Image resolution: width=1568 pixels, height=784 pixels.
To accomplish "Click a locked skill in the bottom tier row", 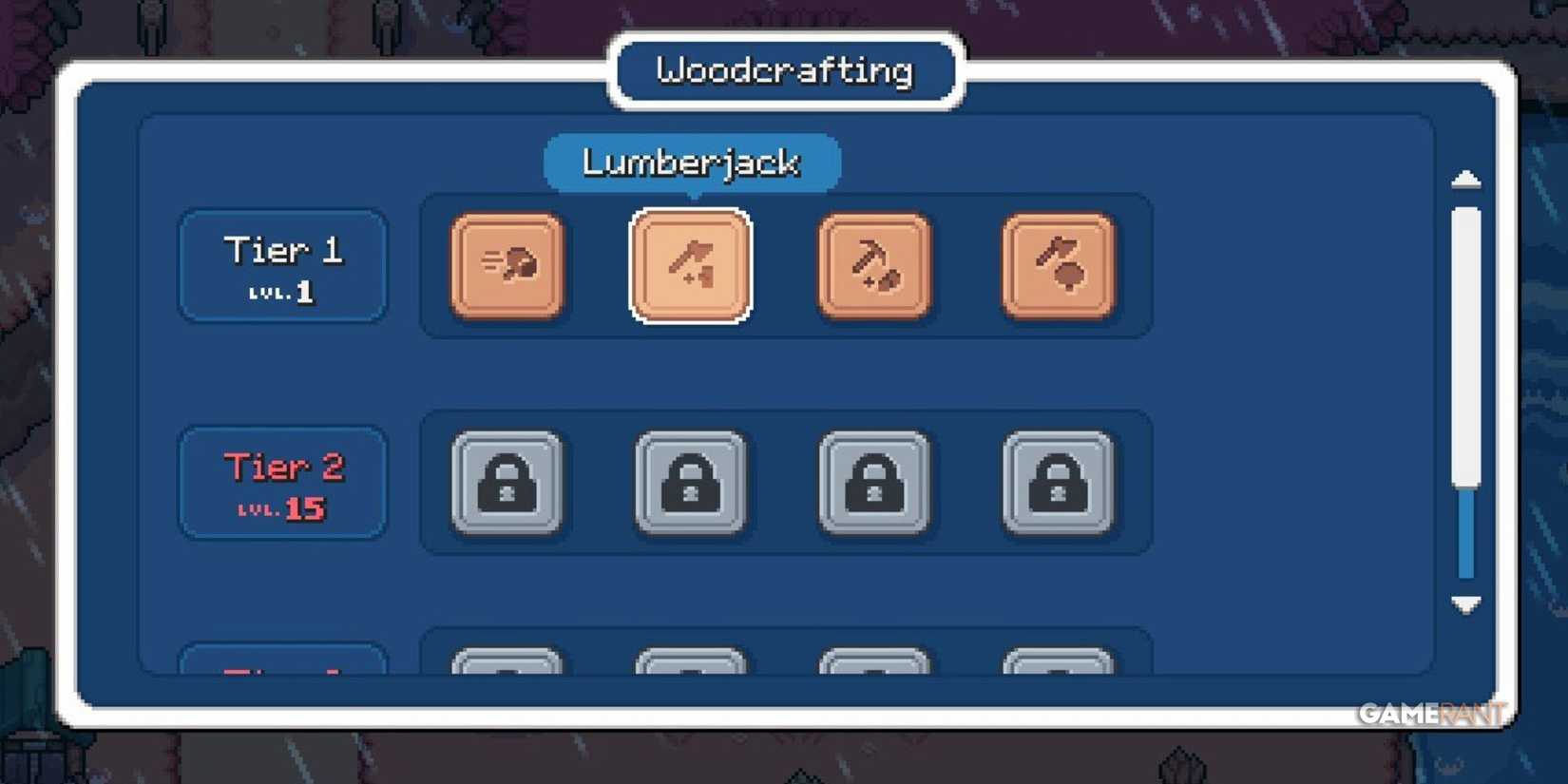I will click(508, 665).
